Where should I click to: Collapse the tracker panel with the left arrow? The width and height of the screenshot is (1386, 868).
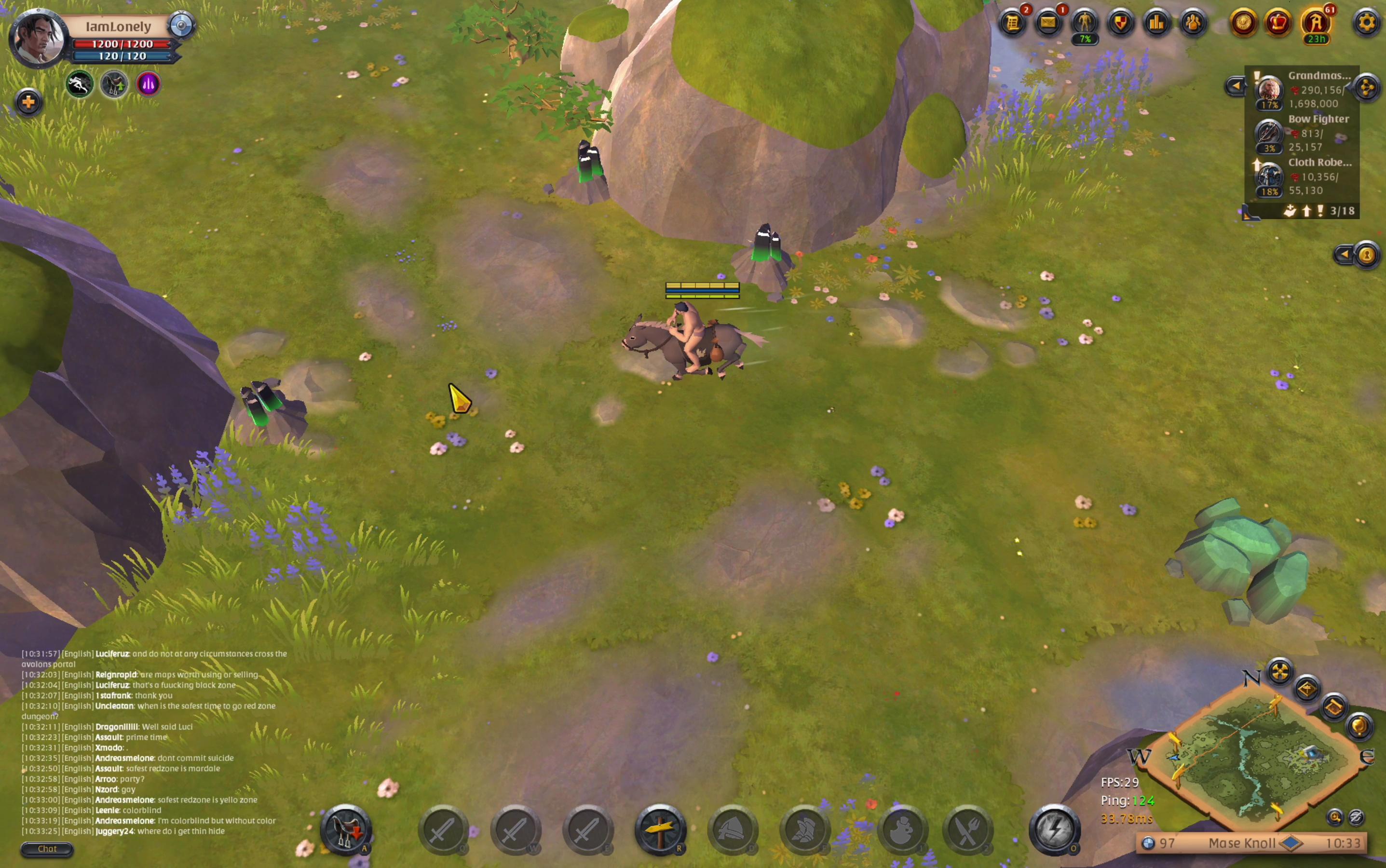[x=1235, y=86]
